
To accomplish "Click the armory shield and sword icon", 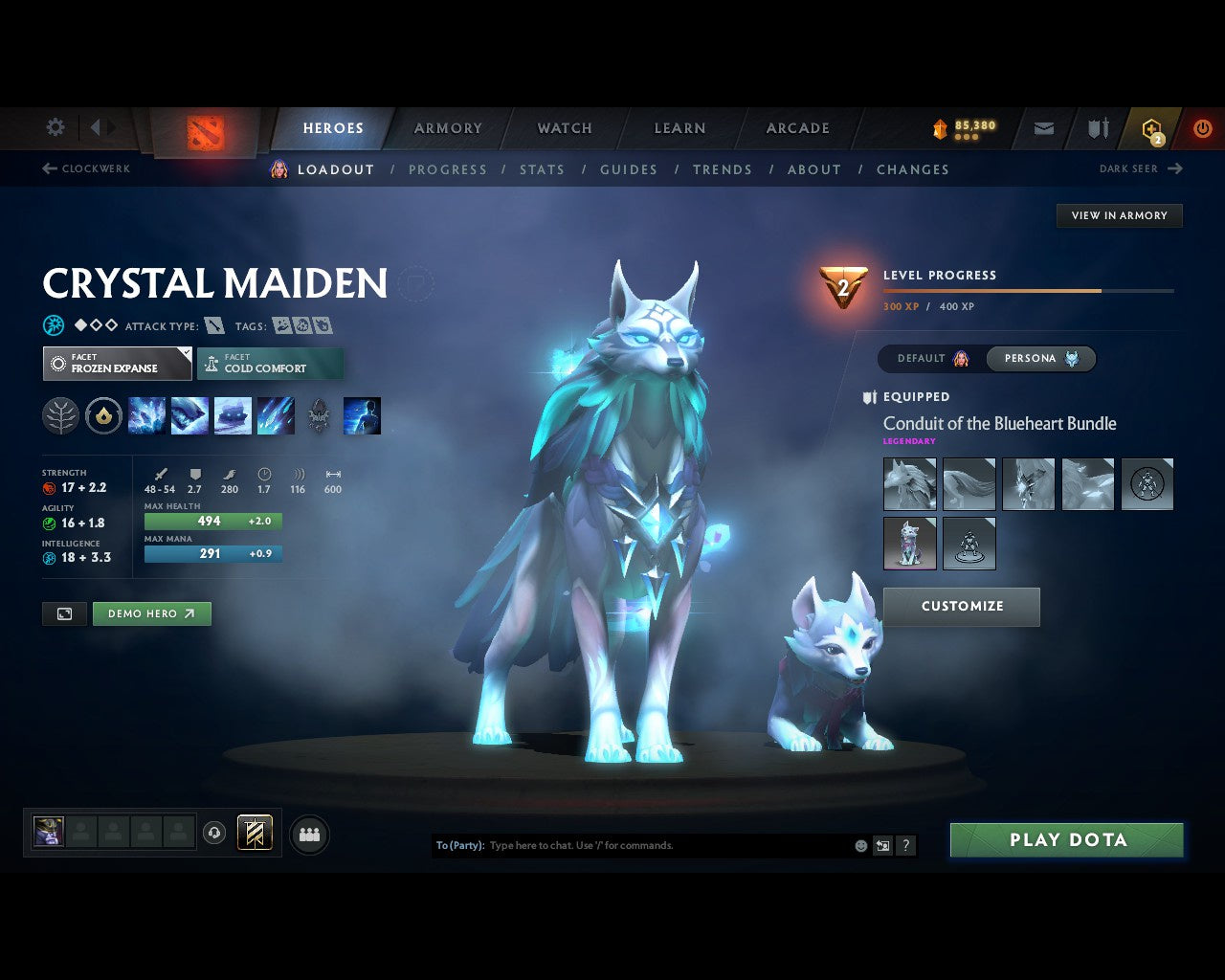I will tap(1096, 127).
